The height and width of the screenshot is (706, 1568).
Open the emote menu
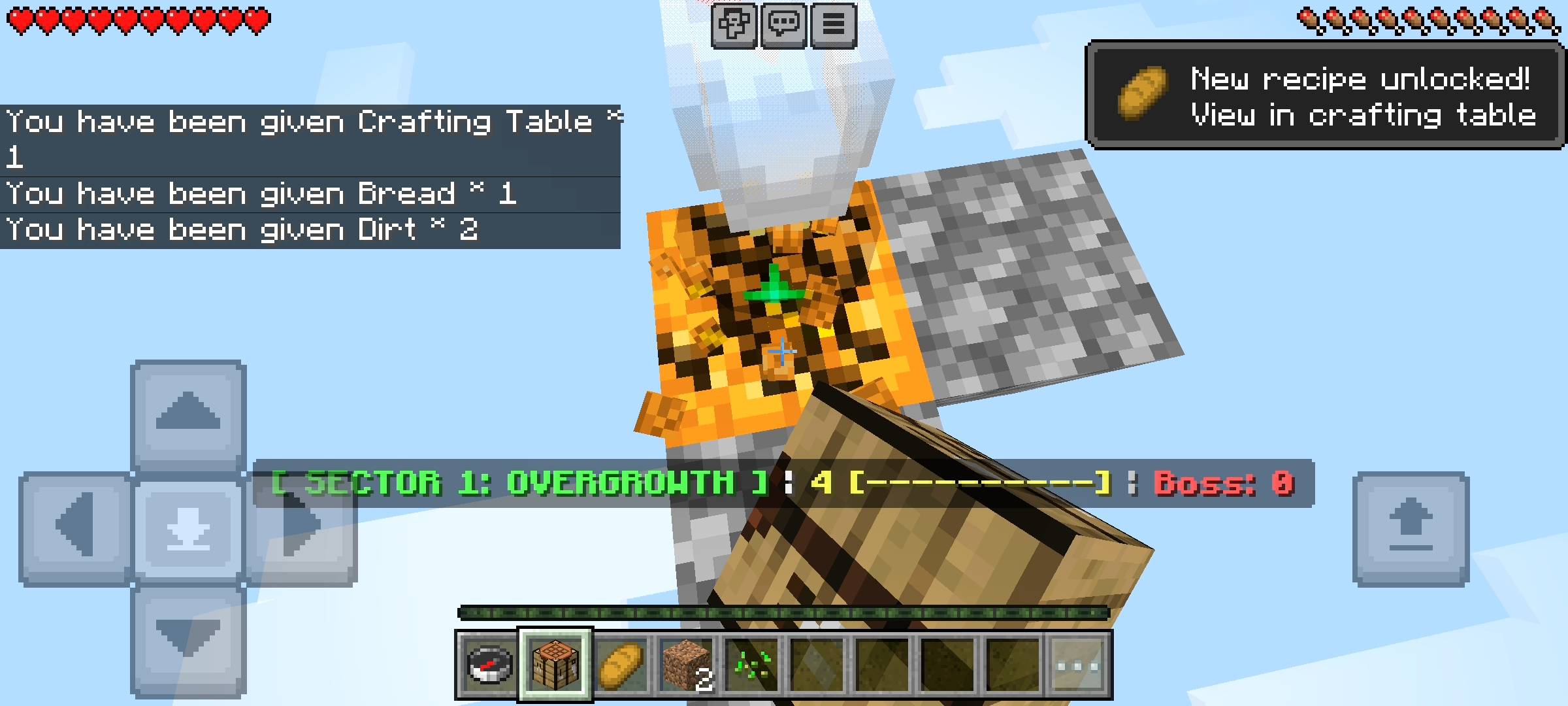pyautogui.click(x=734, y=25)
